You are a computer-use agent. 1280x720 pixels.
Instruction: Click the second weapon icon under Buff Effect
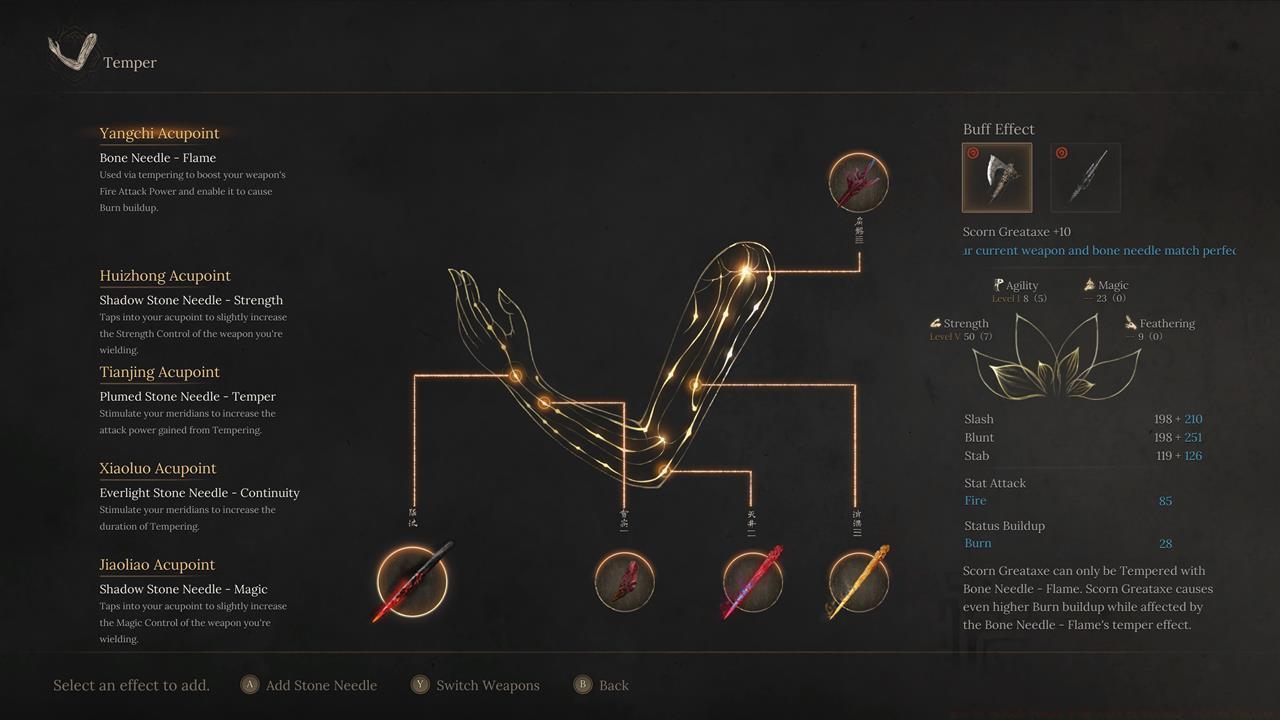click(1085, 177)
